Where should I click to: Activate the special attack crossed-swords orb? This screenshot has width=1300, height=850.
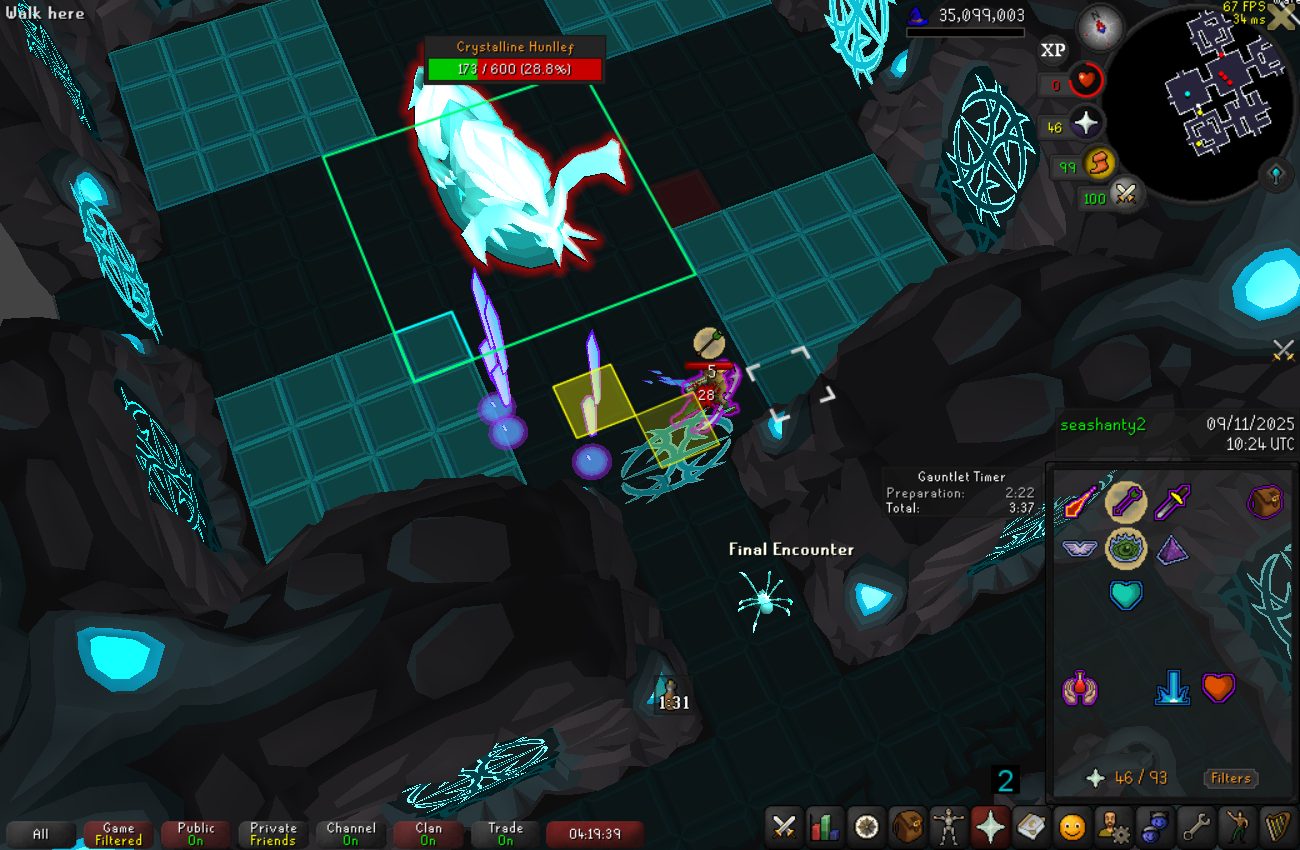[1126, 194]
